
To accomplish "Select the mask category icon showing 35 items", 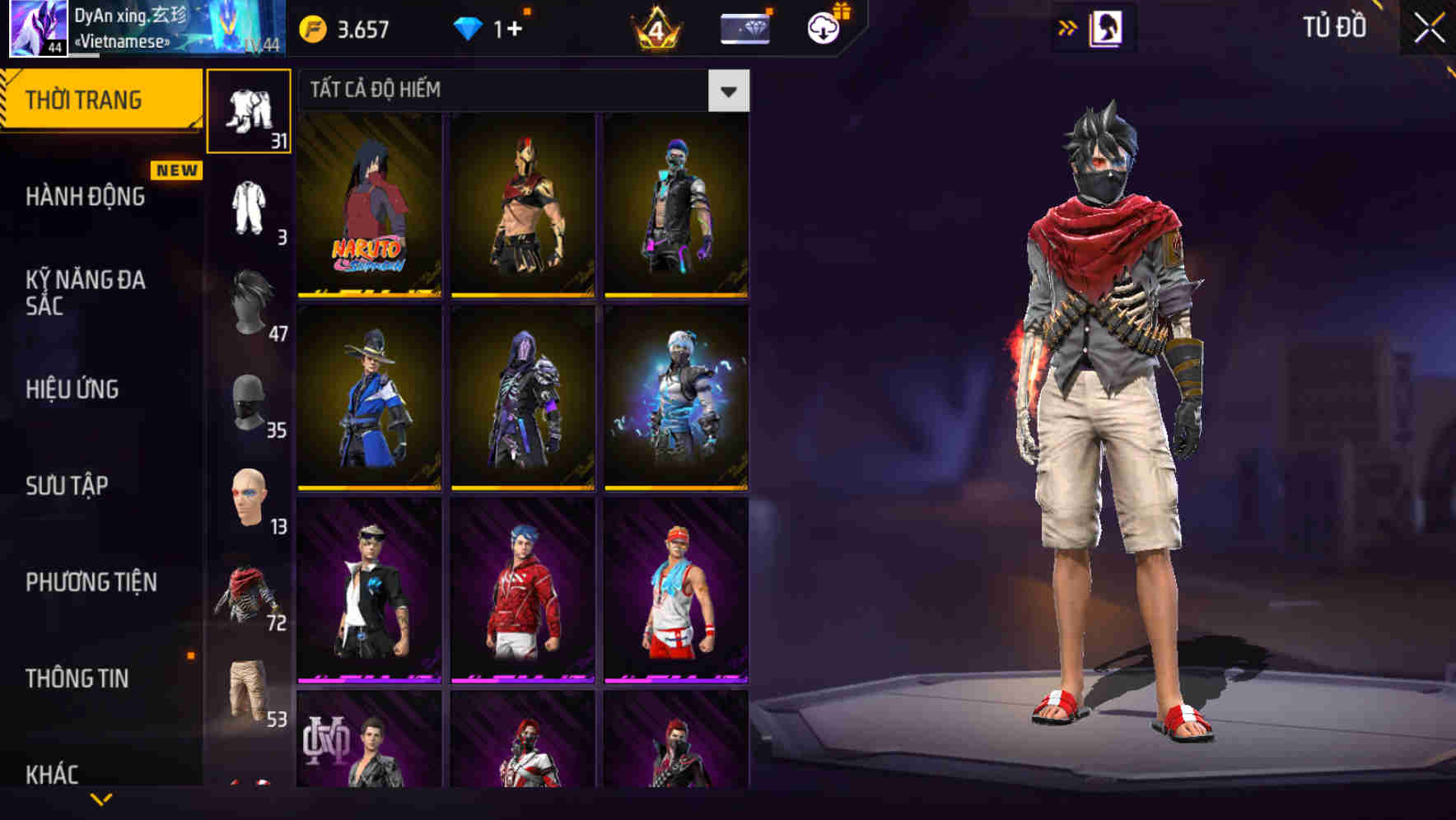I will pos(250,403).
